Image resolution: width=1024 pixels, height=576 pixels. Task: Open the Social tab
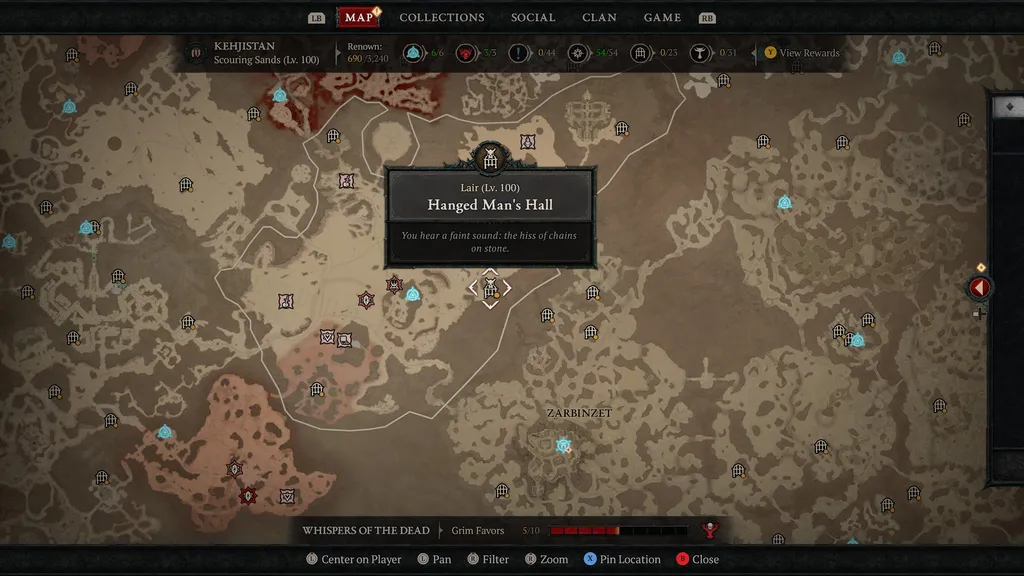pos(533,17)
